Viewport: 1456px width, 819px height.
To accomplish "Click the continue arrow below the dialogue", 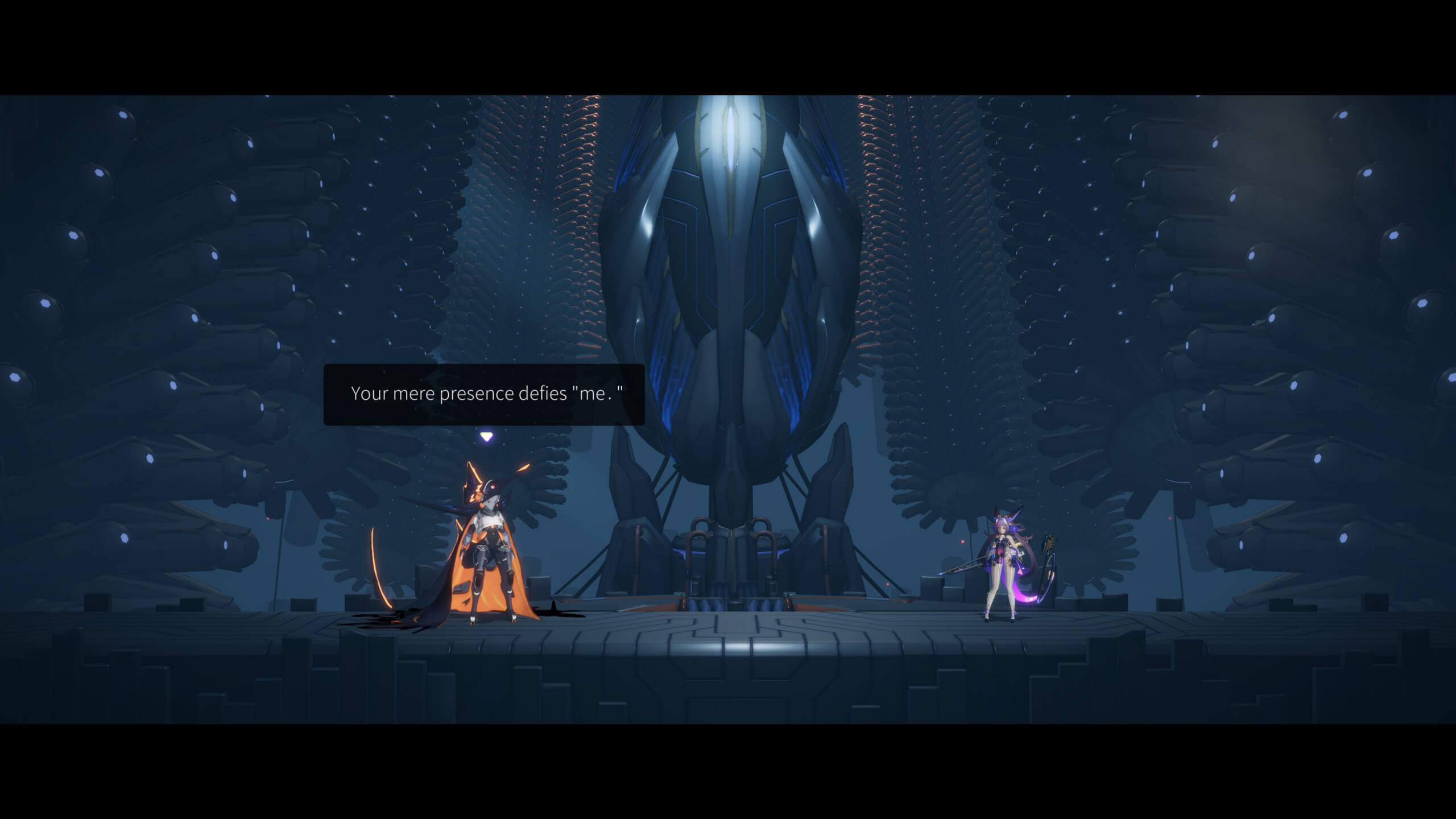I will [486, 437].
